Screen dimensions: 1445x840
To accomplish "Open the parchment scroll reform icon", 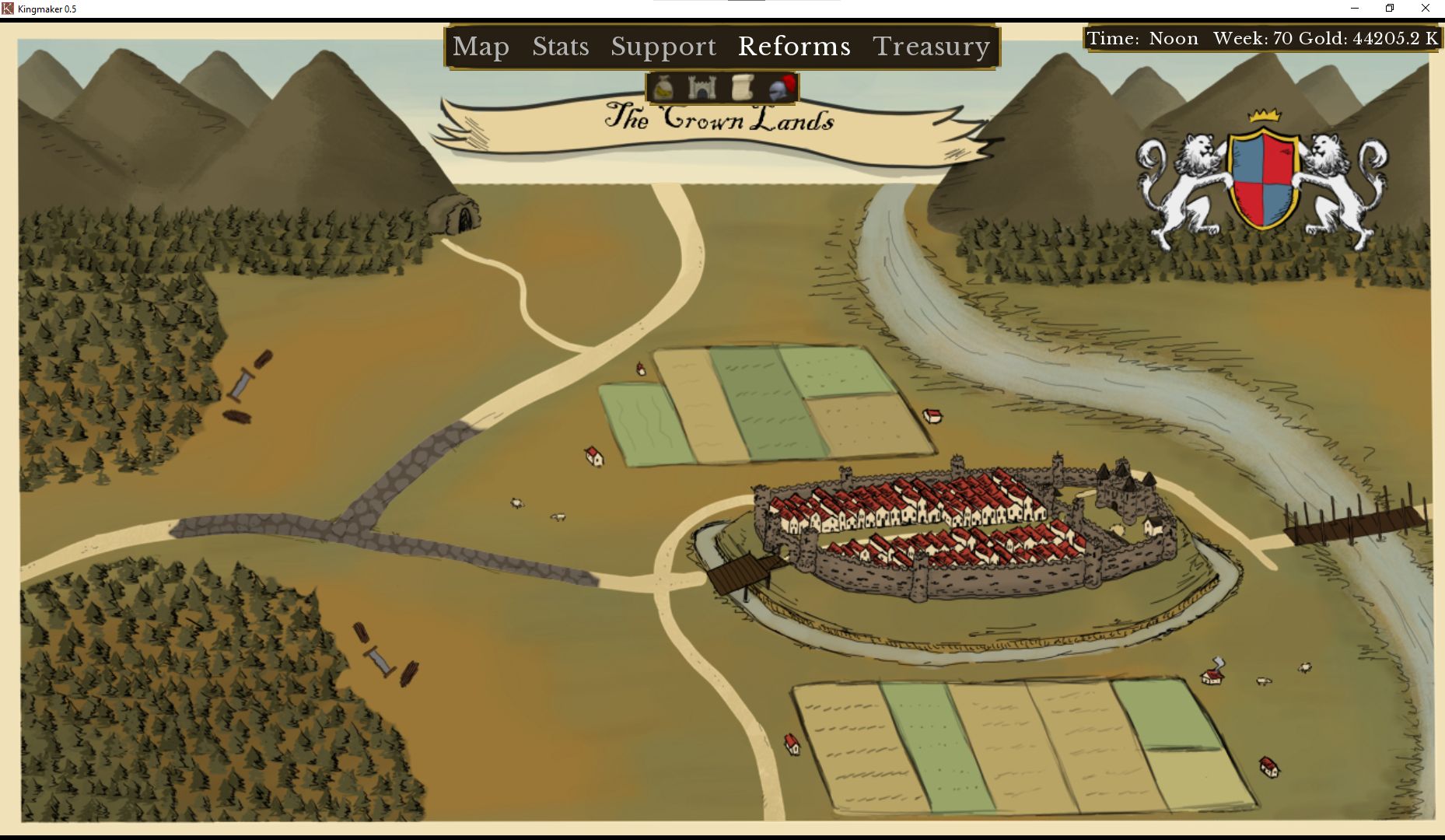I will coord(742,88).
